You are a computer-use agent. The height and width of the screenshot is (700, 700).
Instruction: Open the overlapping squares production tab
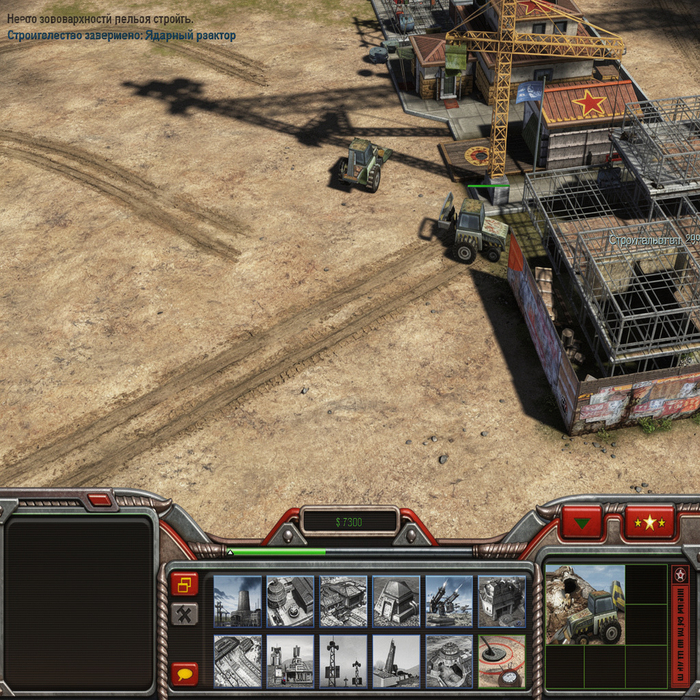pyautogui.click(x=184, y=584)
